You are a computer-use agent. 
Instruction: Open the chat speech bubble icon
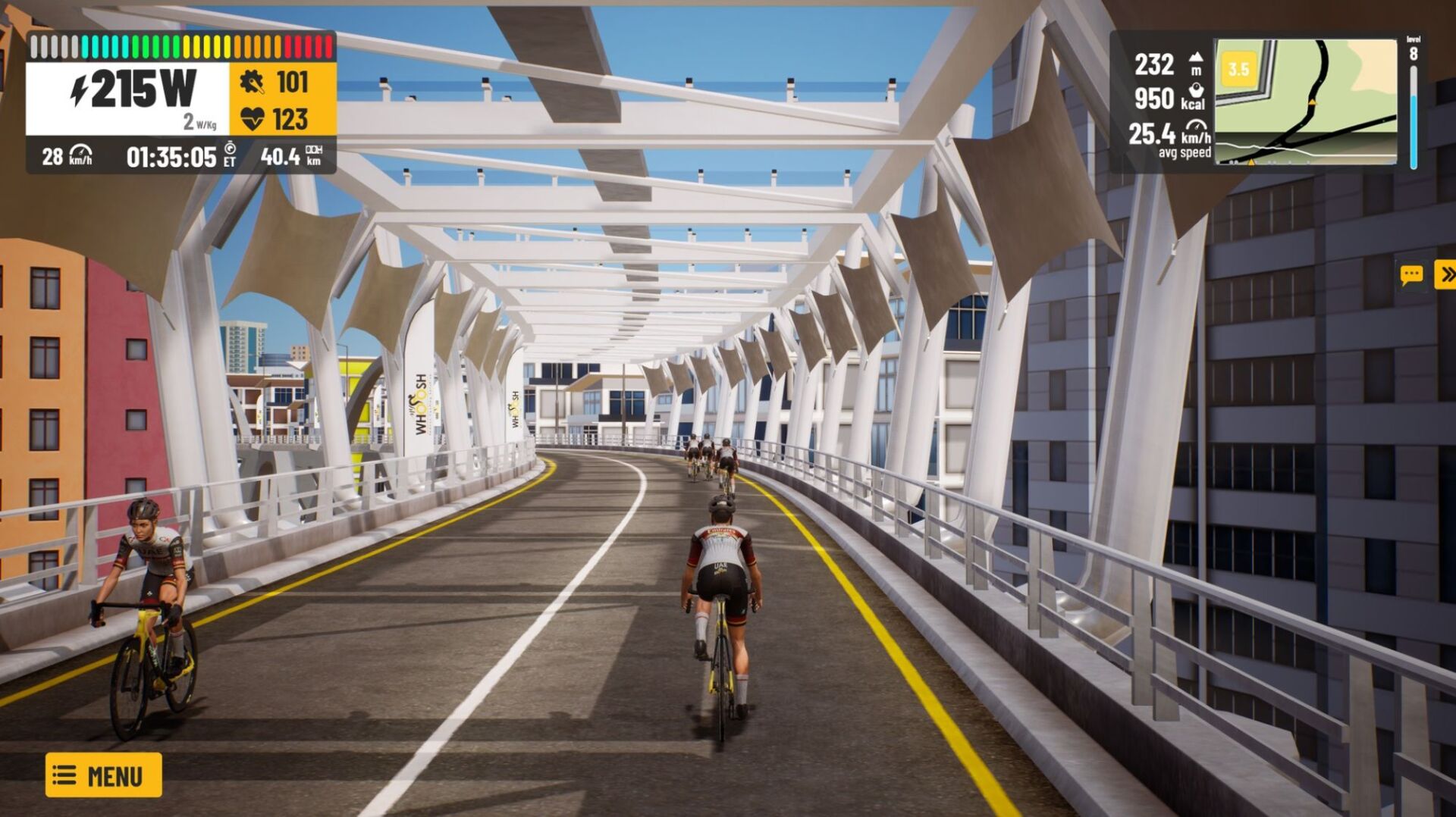(1411, 274)
